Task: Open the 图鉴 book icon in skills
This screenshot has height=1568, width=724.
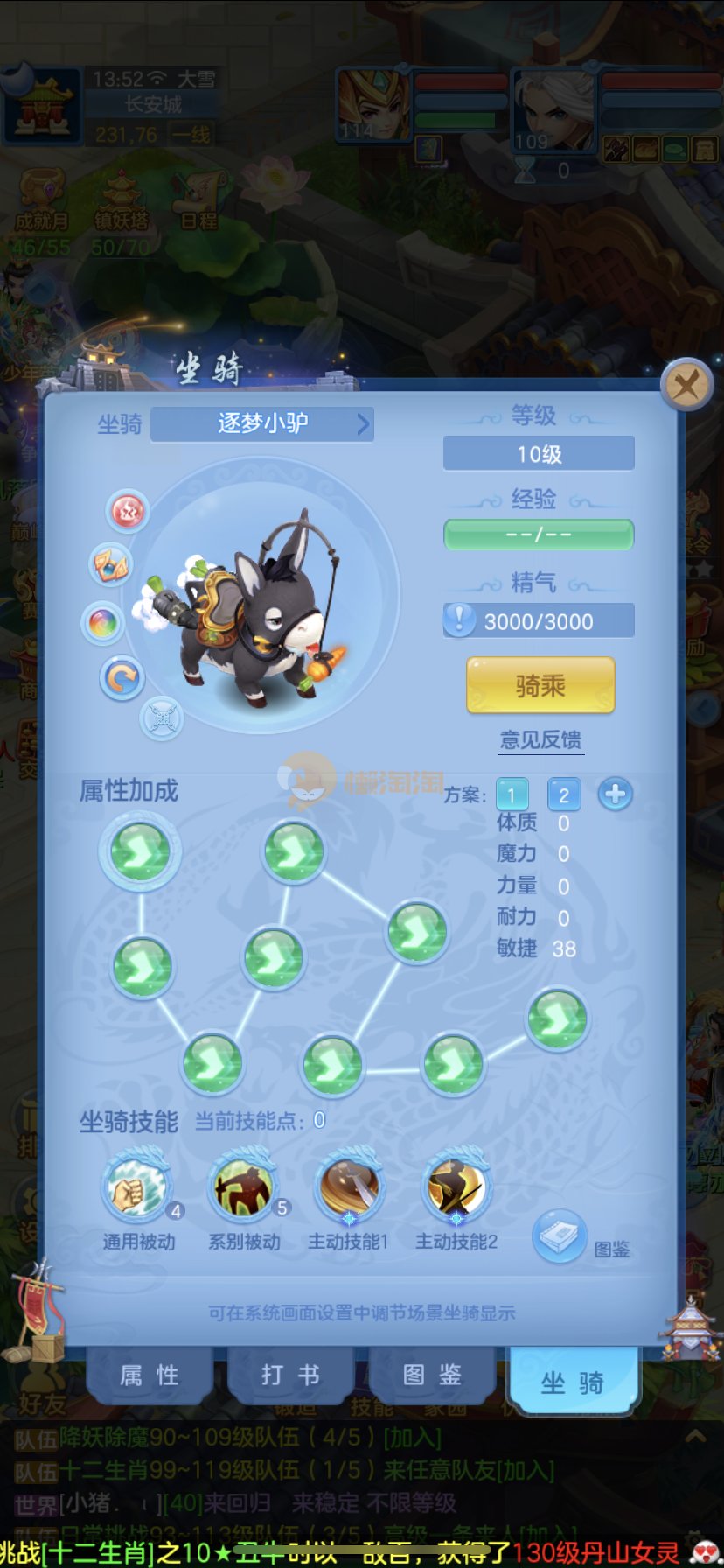Action: coord(559,1236)
